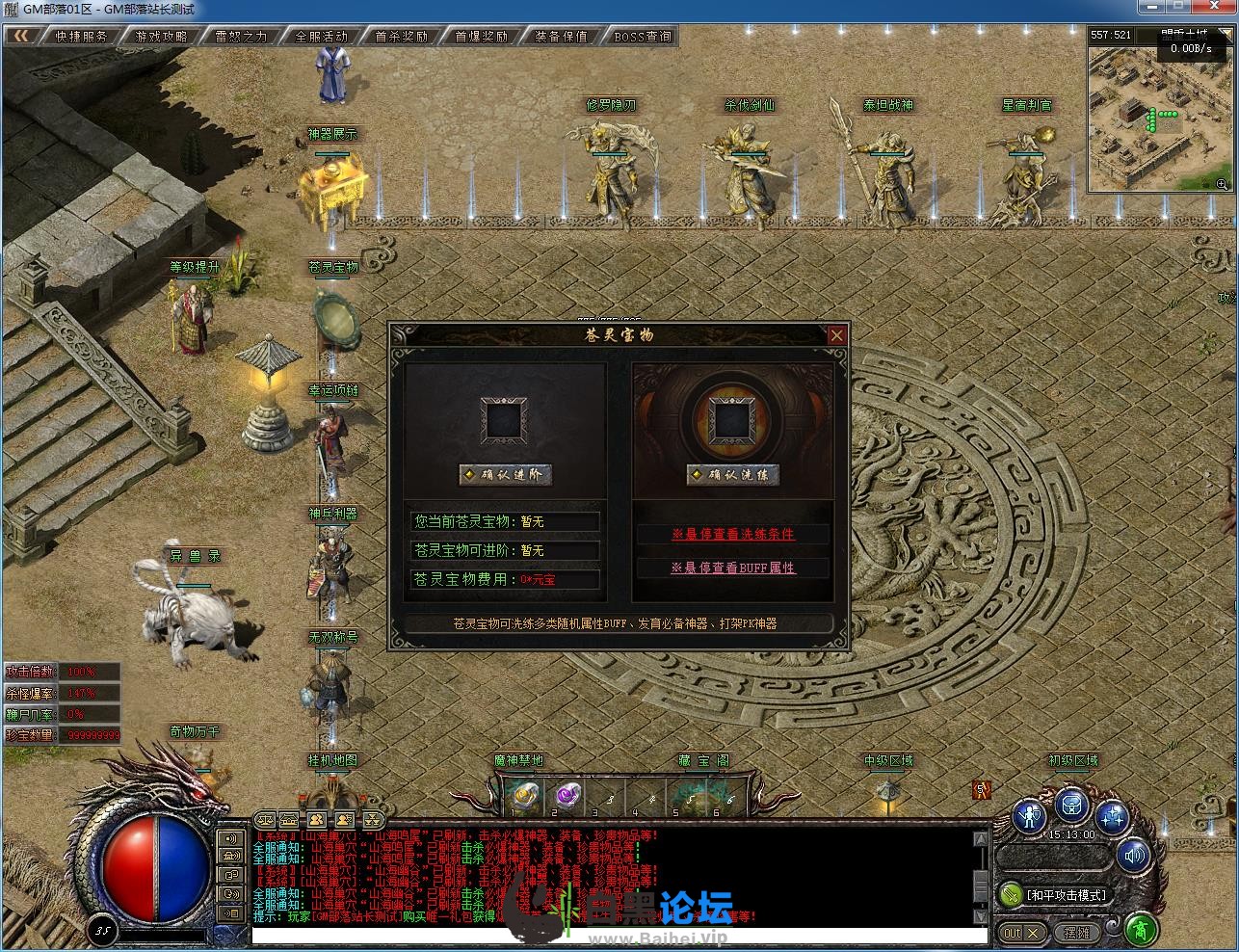The image size is (1239, 952).
Task: Click the 摆摊 stall button
Action: pyautogui.click(x=1077, y=933)
